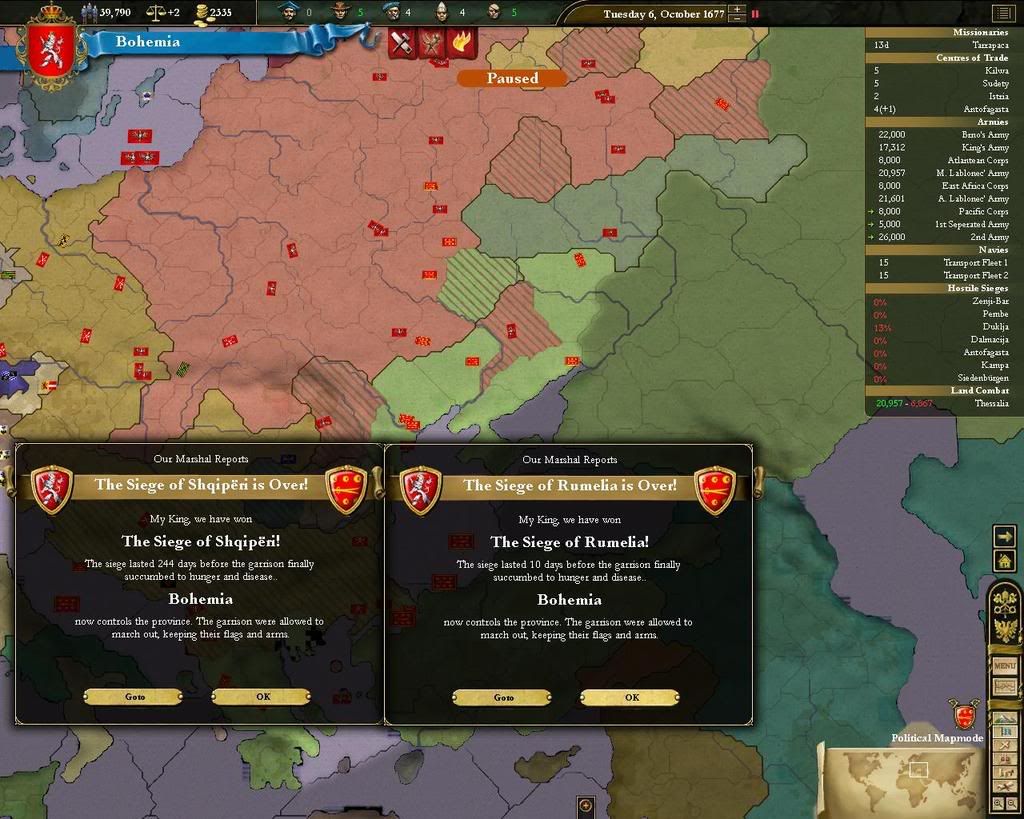Select Transport Fleet 1 in the outliner

click(x=975, y=263)
